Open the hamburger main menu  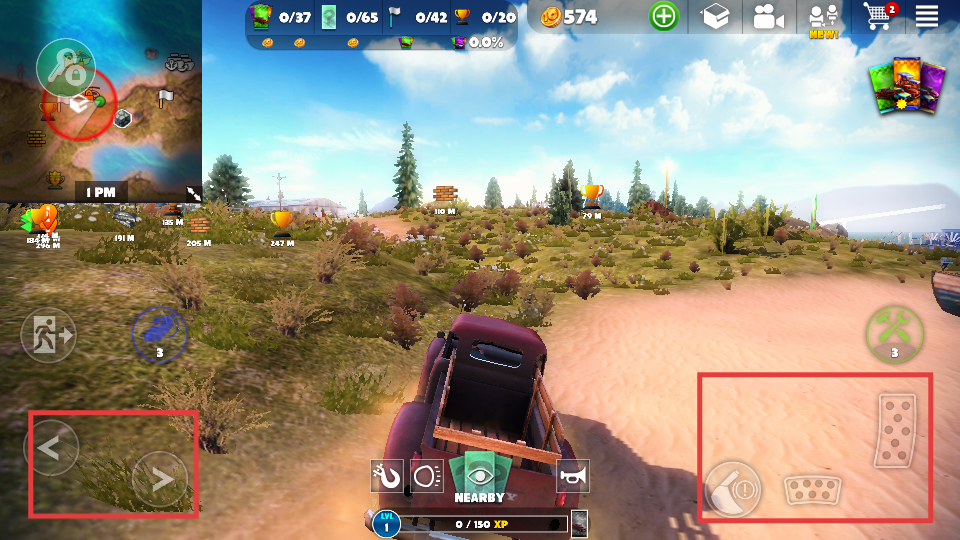(926, 16)
